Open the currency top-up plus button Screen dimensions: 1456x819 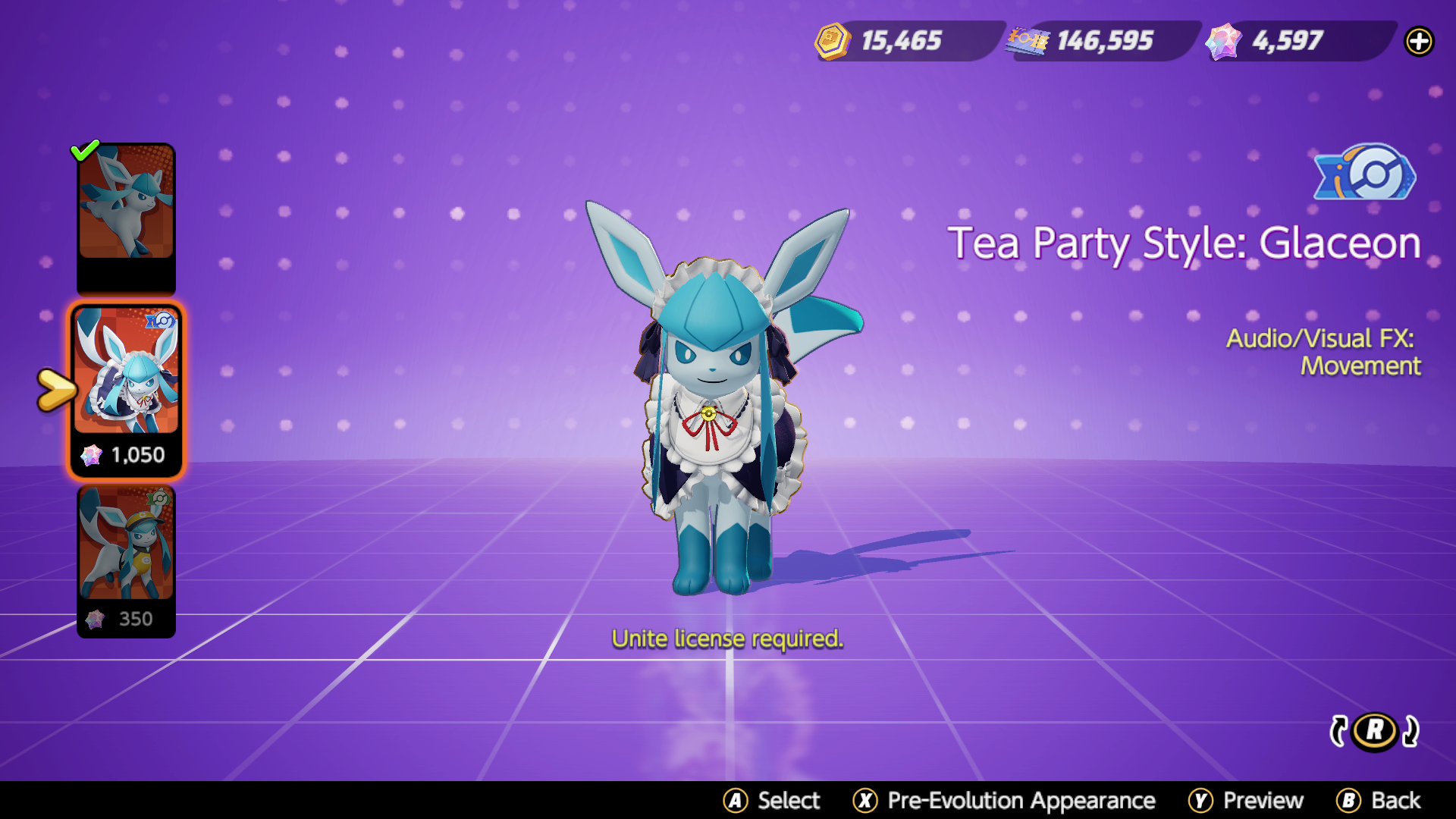click(1420, 42)
